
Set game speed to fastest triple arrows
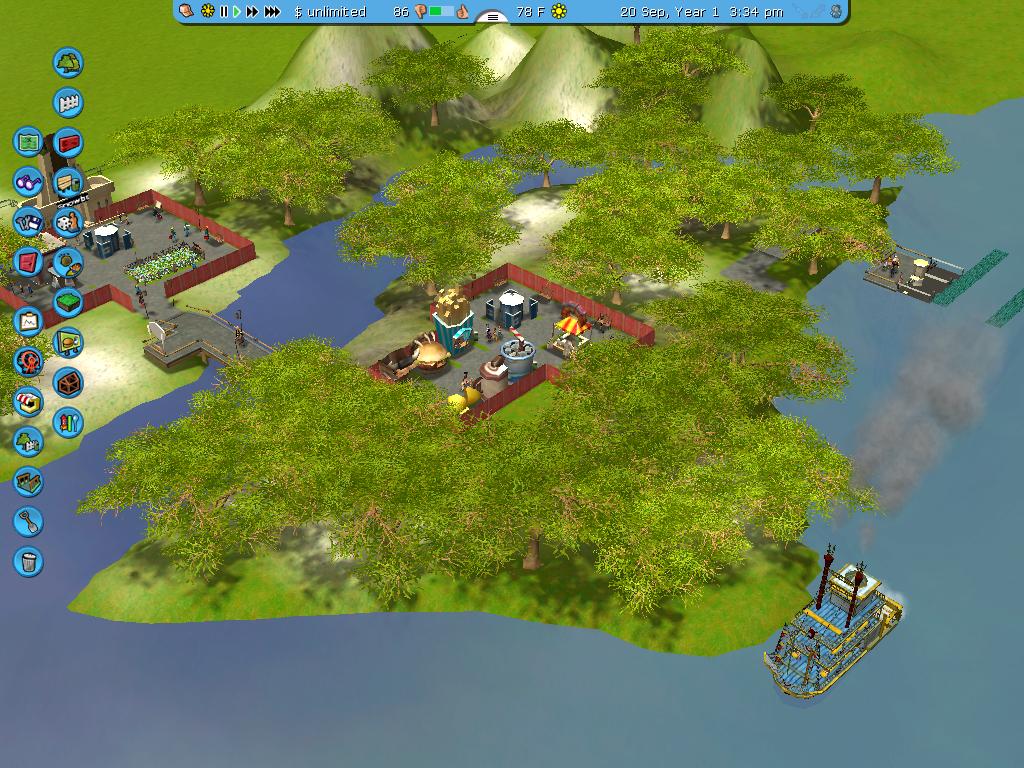click(x=272, y=12)
